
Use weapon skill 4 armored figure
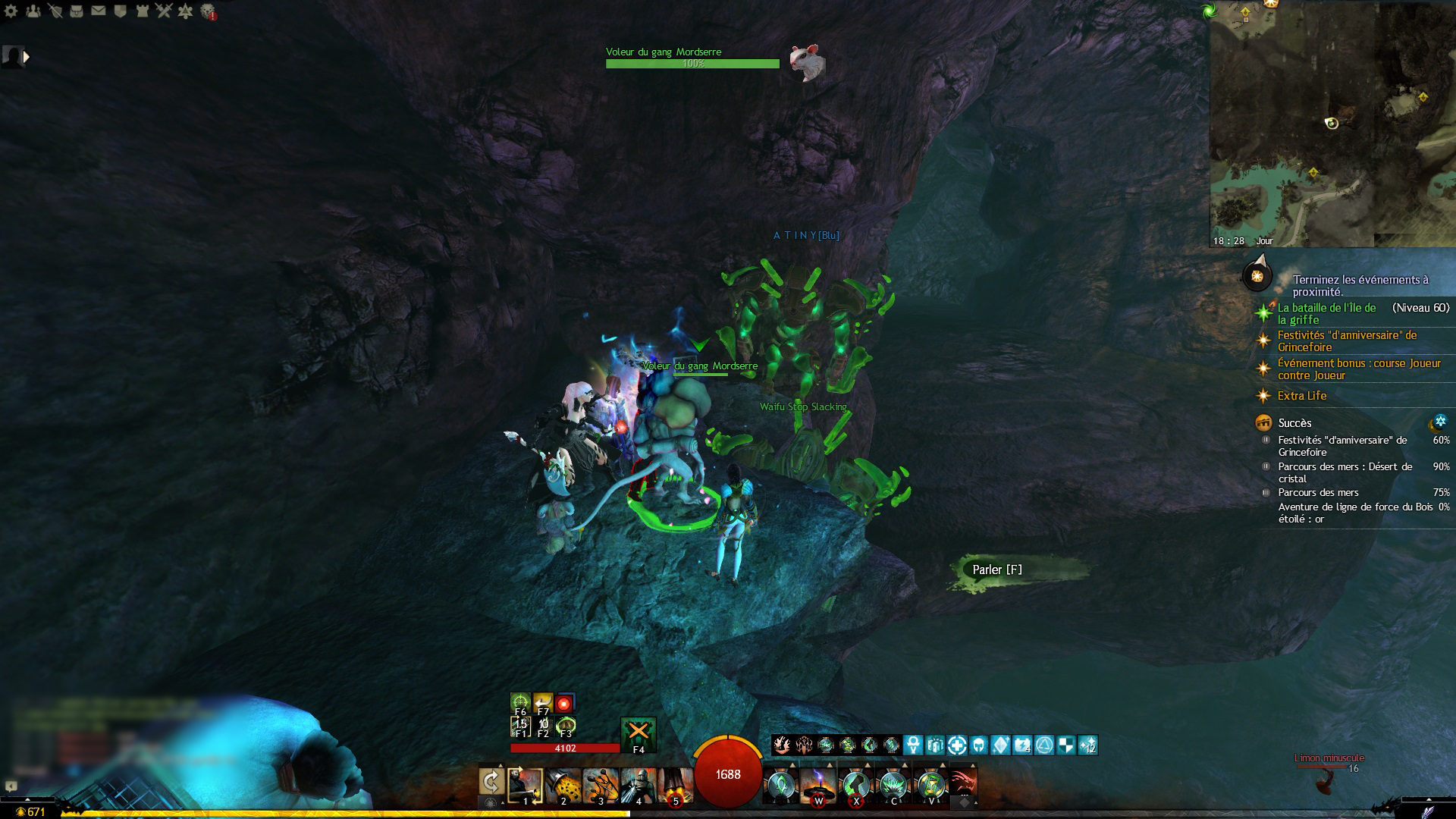[x=639, y=785]
